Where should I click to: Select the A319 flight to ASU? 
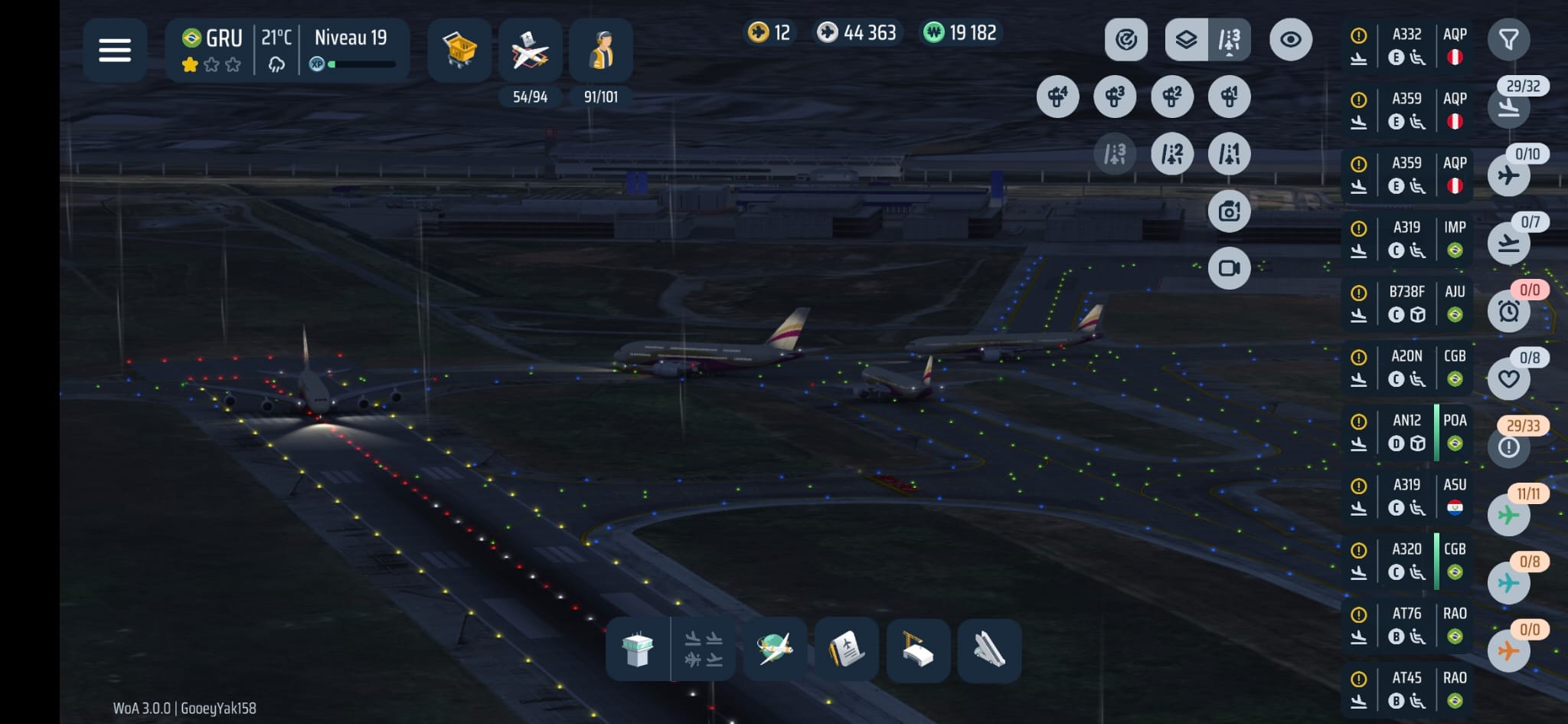pos(1407,496)
